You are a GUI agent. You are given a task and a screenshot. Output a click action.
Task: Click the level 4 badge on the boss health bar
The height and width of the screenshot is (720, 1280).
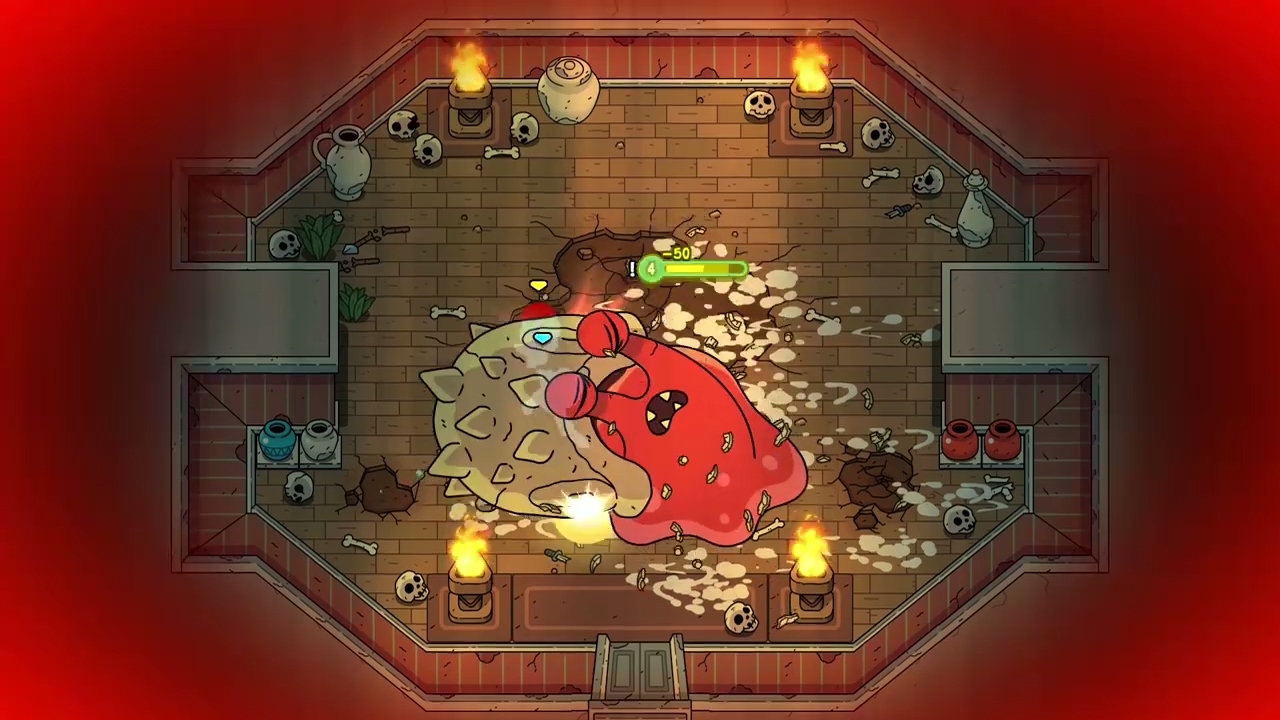[650, 270]
